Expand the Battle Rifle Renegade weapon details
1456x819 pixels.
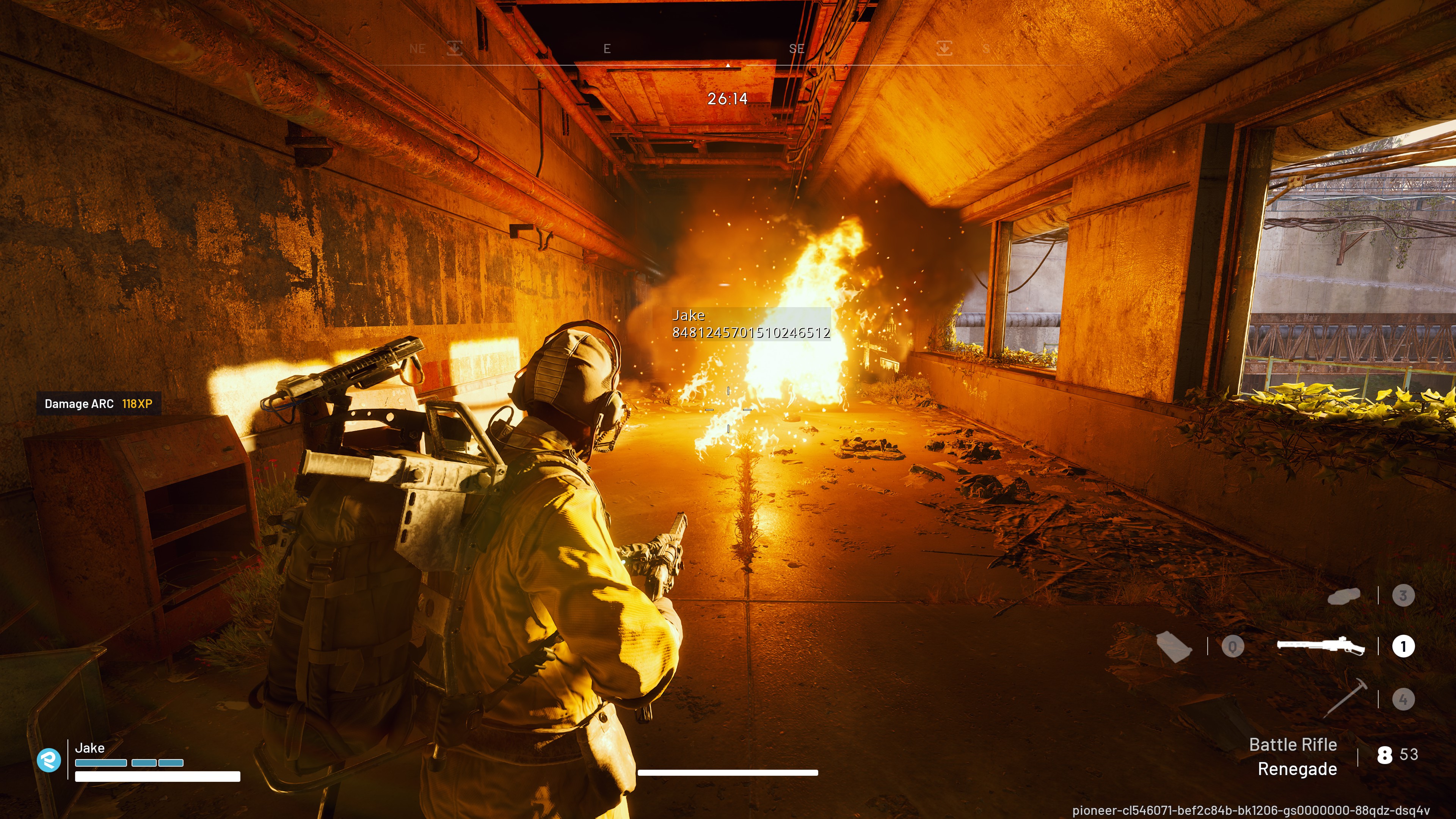1295,757
